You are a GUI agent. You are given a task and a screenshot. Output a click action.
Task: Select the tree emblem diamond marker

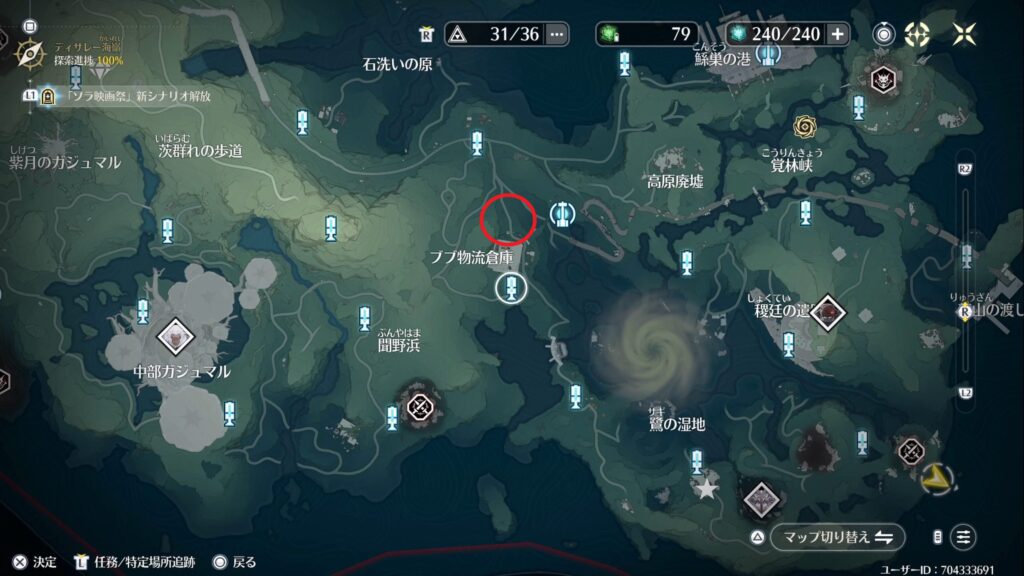tap(760, 498)
